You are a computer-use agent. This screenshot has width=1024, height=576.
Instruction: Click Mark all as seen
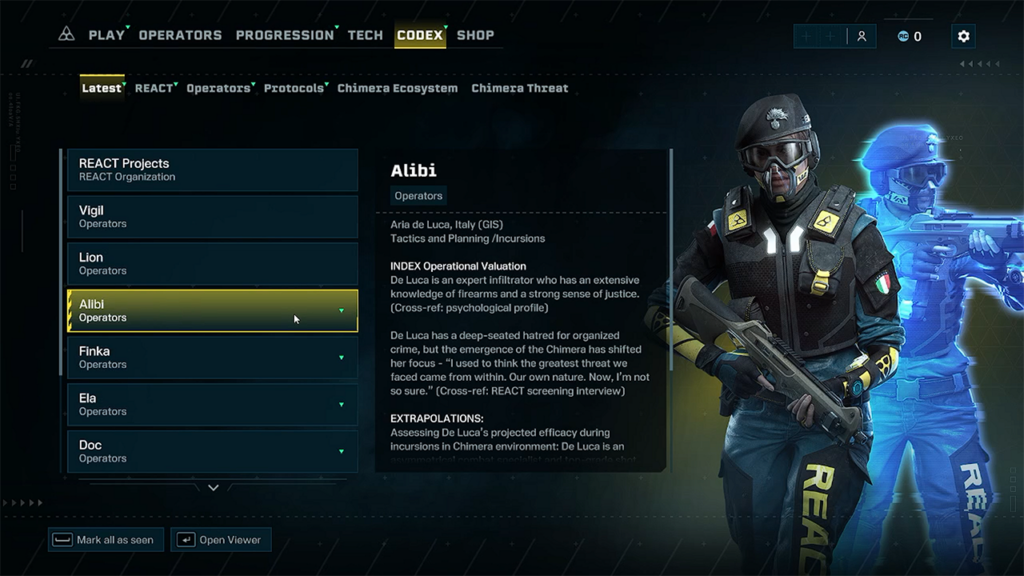106,540
